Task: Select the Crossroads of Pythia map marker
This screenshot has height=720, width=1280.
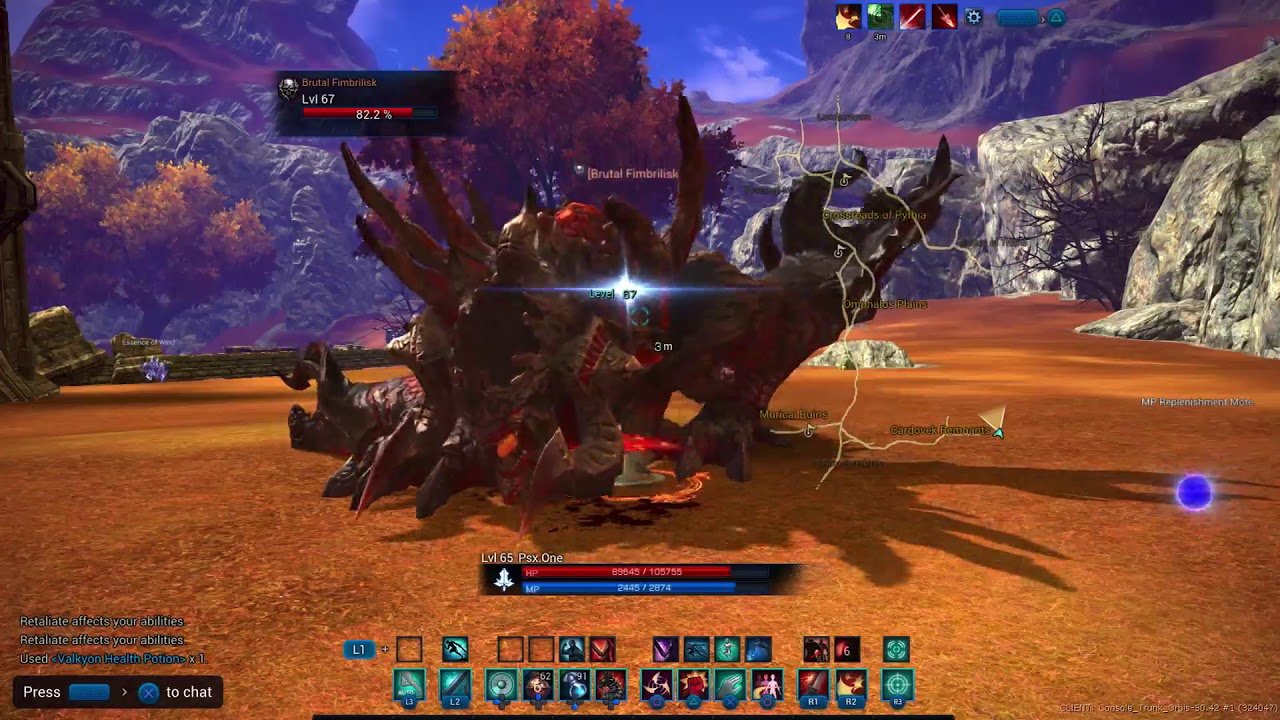Action: pos(873,215)
